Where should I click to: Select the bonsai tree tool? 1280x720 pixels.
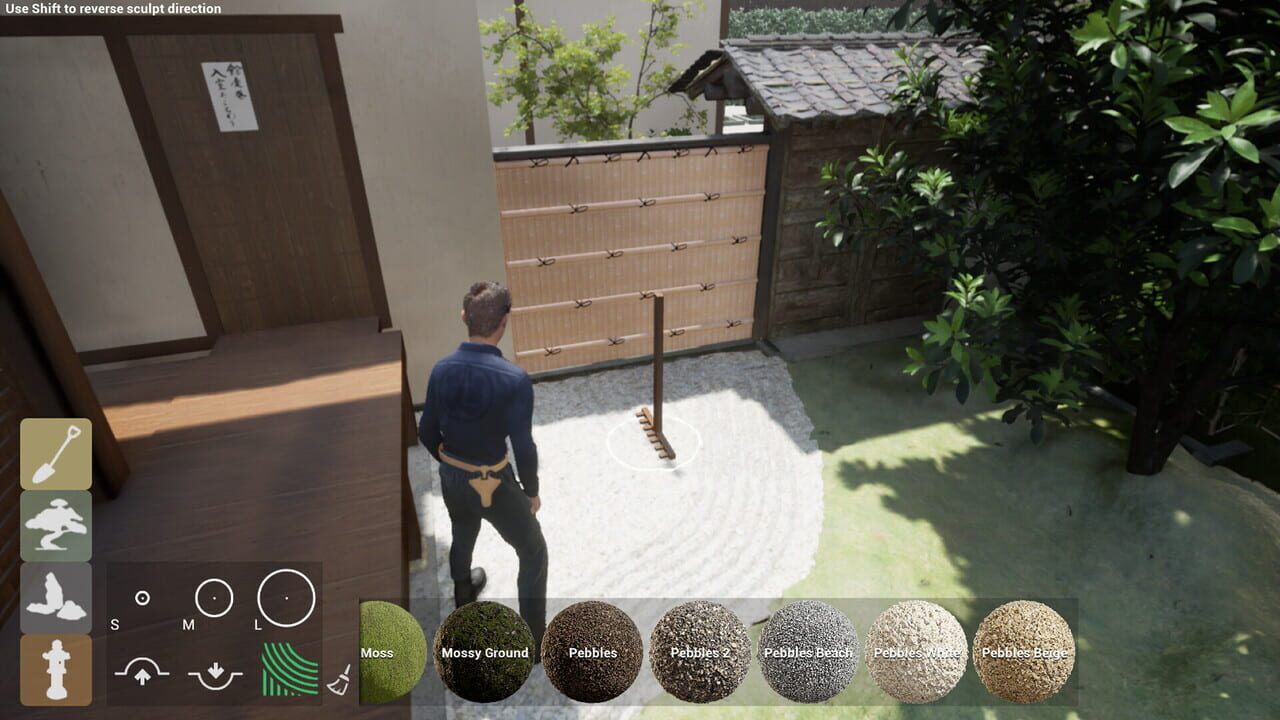pos(55,523)
